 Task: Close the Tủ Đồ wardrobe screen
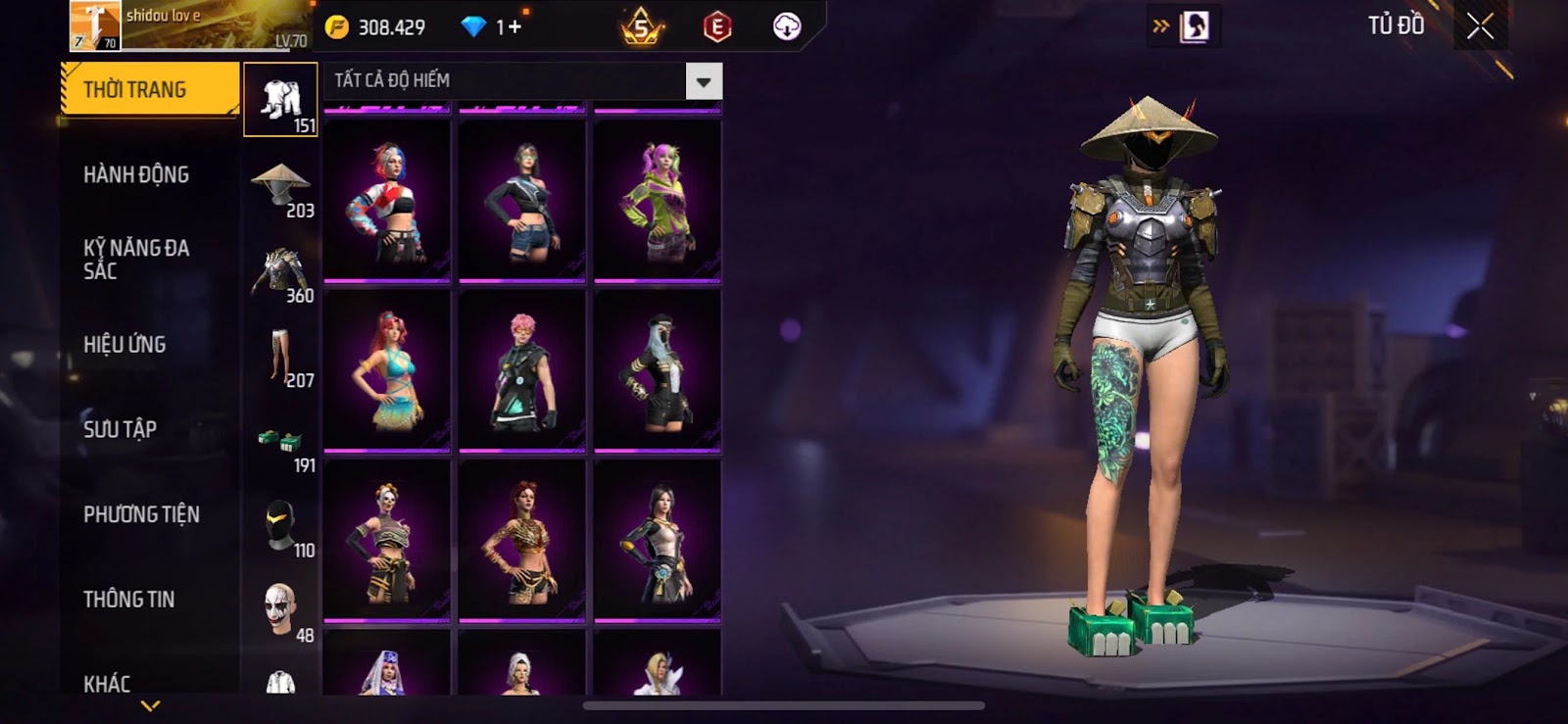click(1480, 26)
